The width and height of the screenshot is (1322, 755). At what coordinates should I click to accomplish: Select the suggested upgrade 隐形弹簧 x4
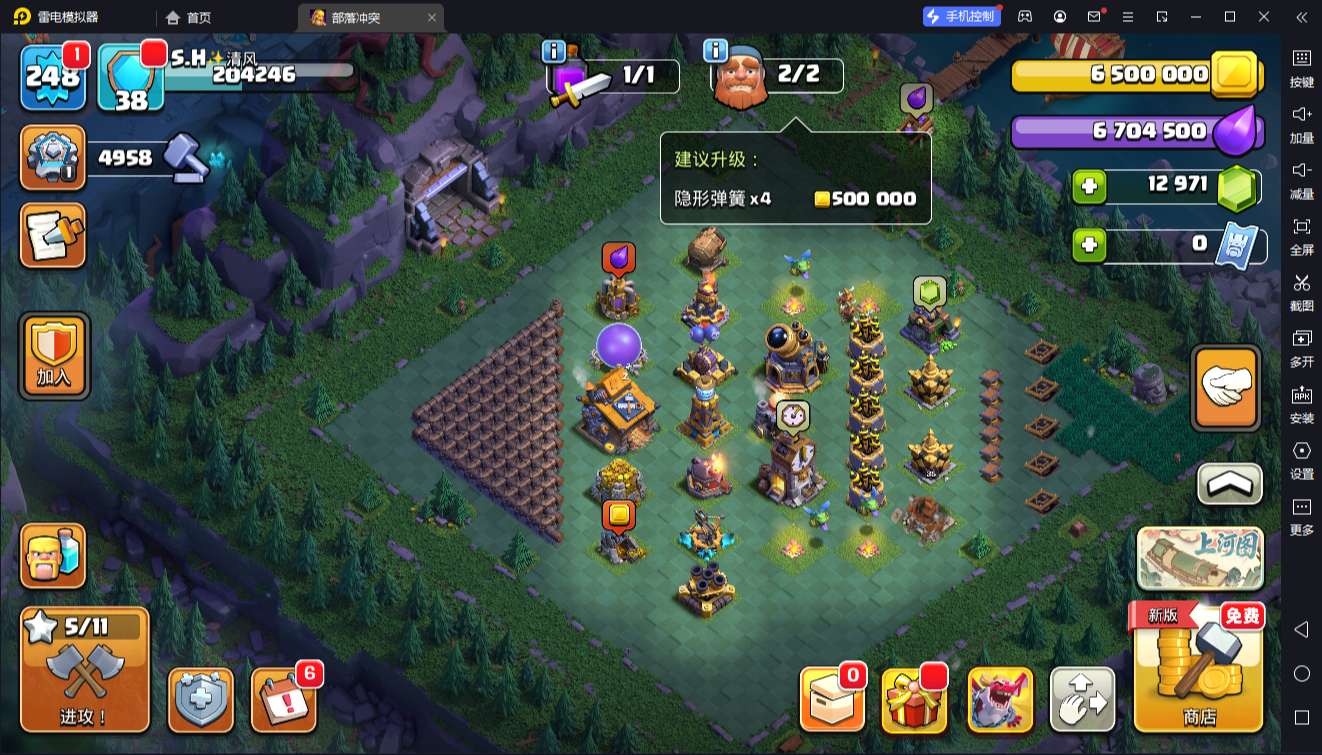[795, 198]
